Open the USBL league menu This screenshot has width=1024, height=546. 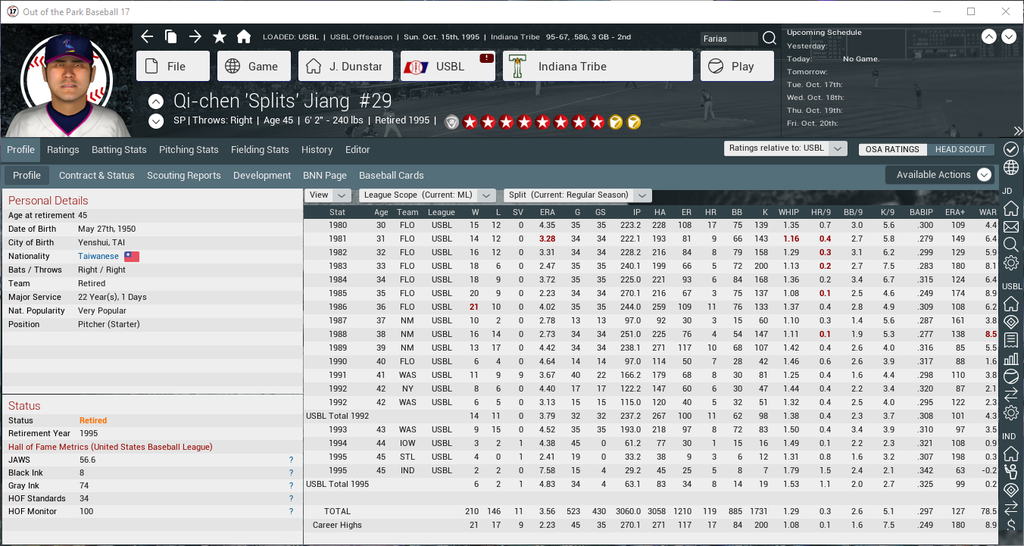[447, 67]
